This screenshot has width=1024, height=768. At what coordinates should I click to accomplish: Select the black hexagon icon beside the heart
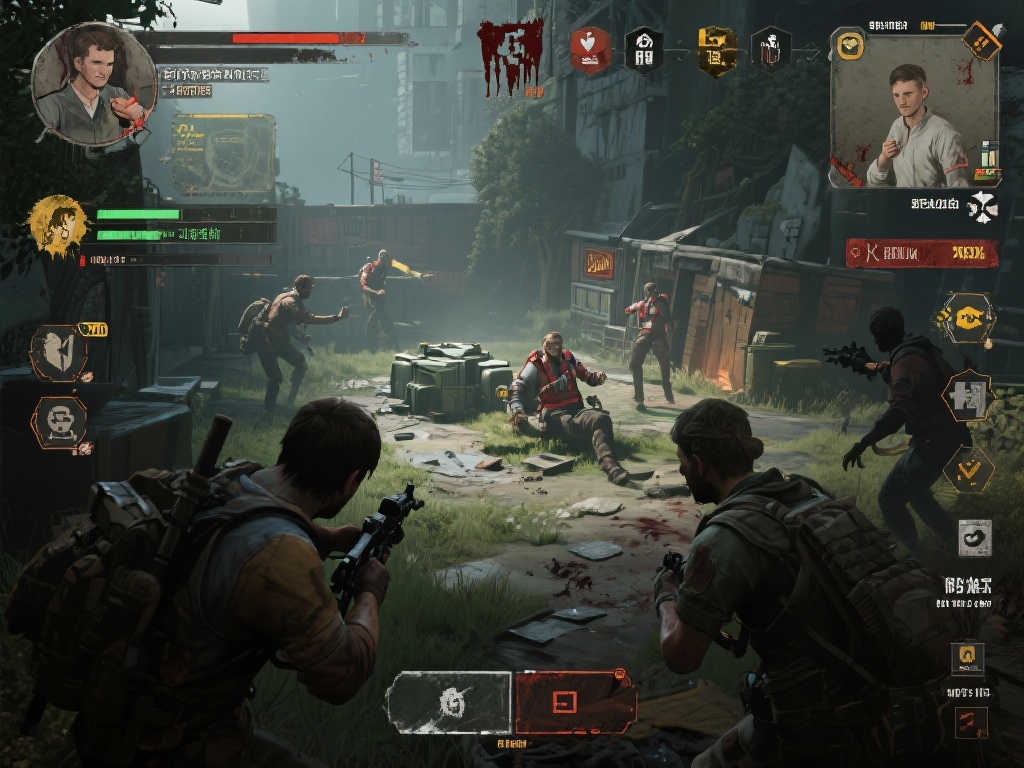click(643, 49)
